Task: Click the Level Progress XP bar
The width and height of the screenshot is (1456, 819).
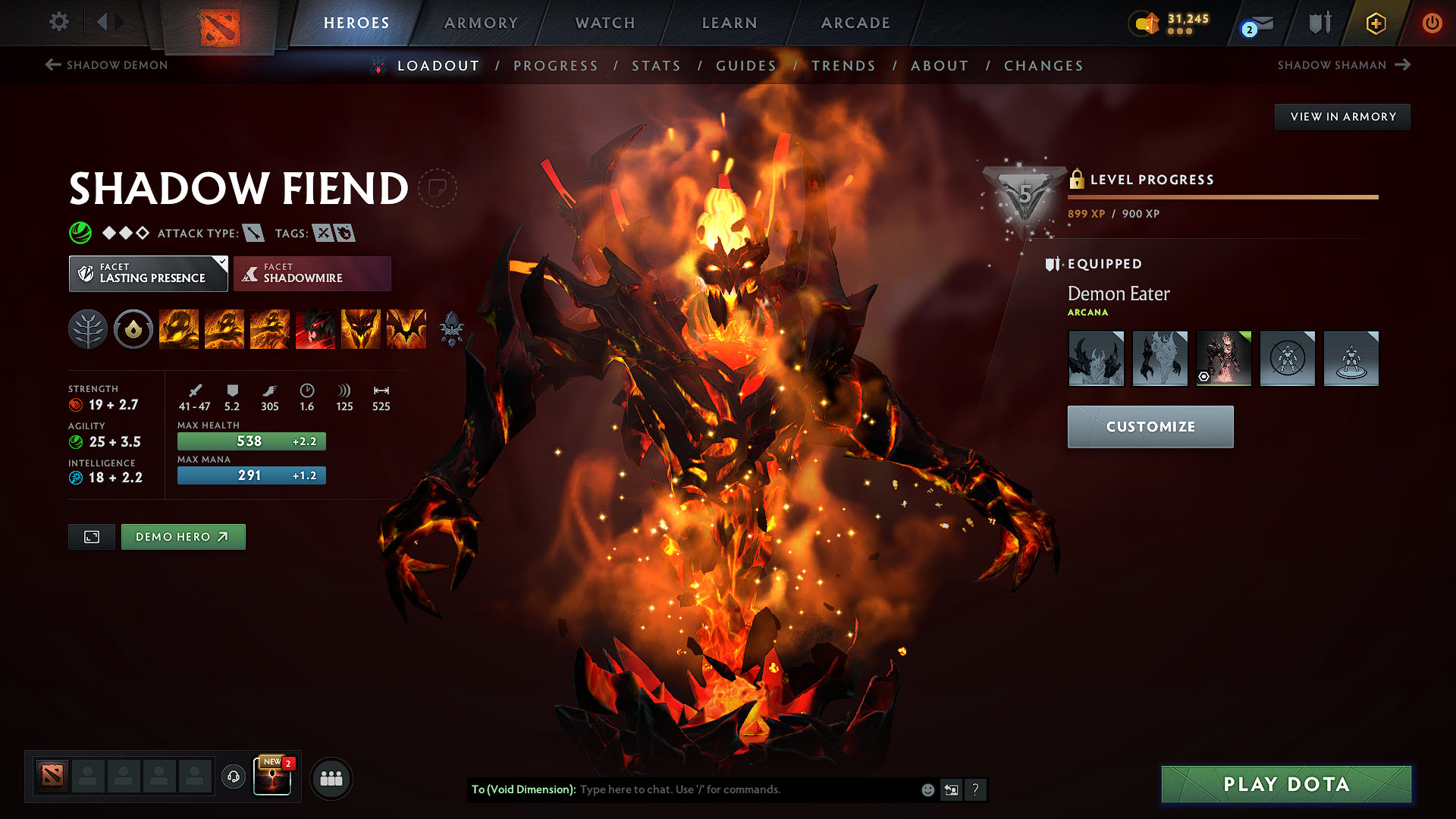Action: pyautogui.click(x=1221, y=196)
